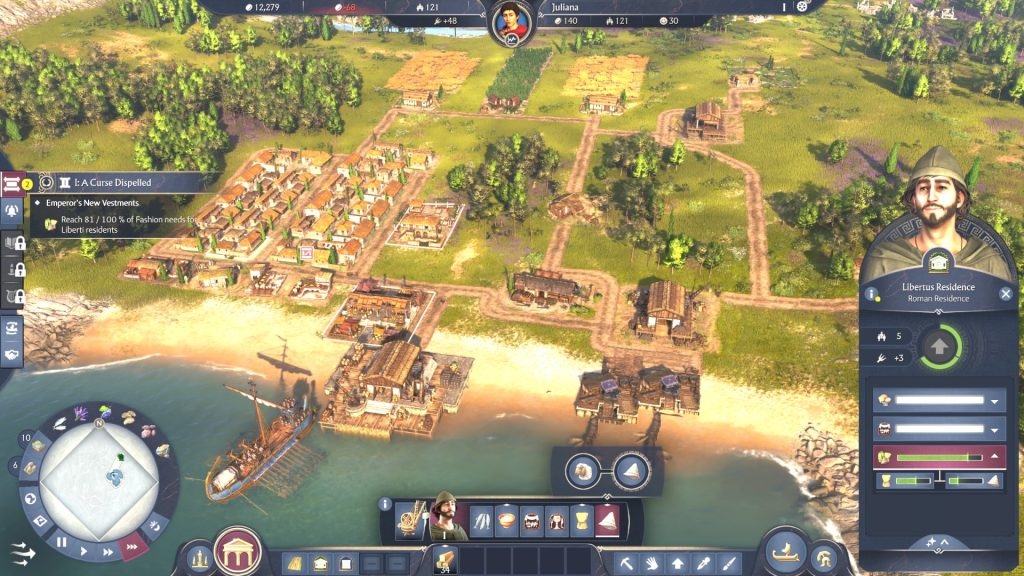The height and width of the screenshot is (576, 1024).
Task: Select the pickaxe demolish tool
Action: point(626,563)
